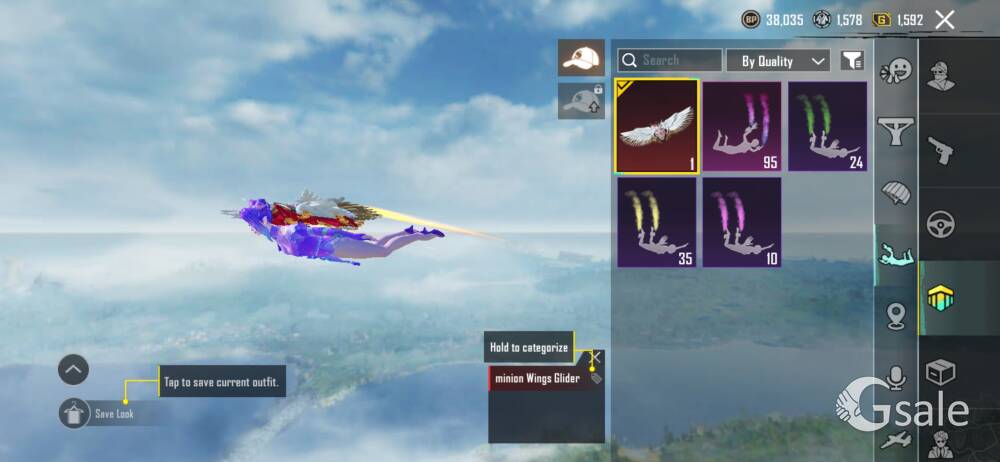Choose the yellow smoke trail item
1000x462 pixels.
click(656, 222)
